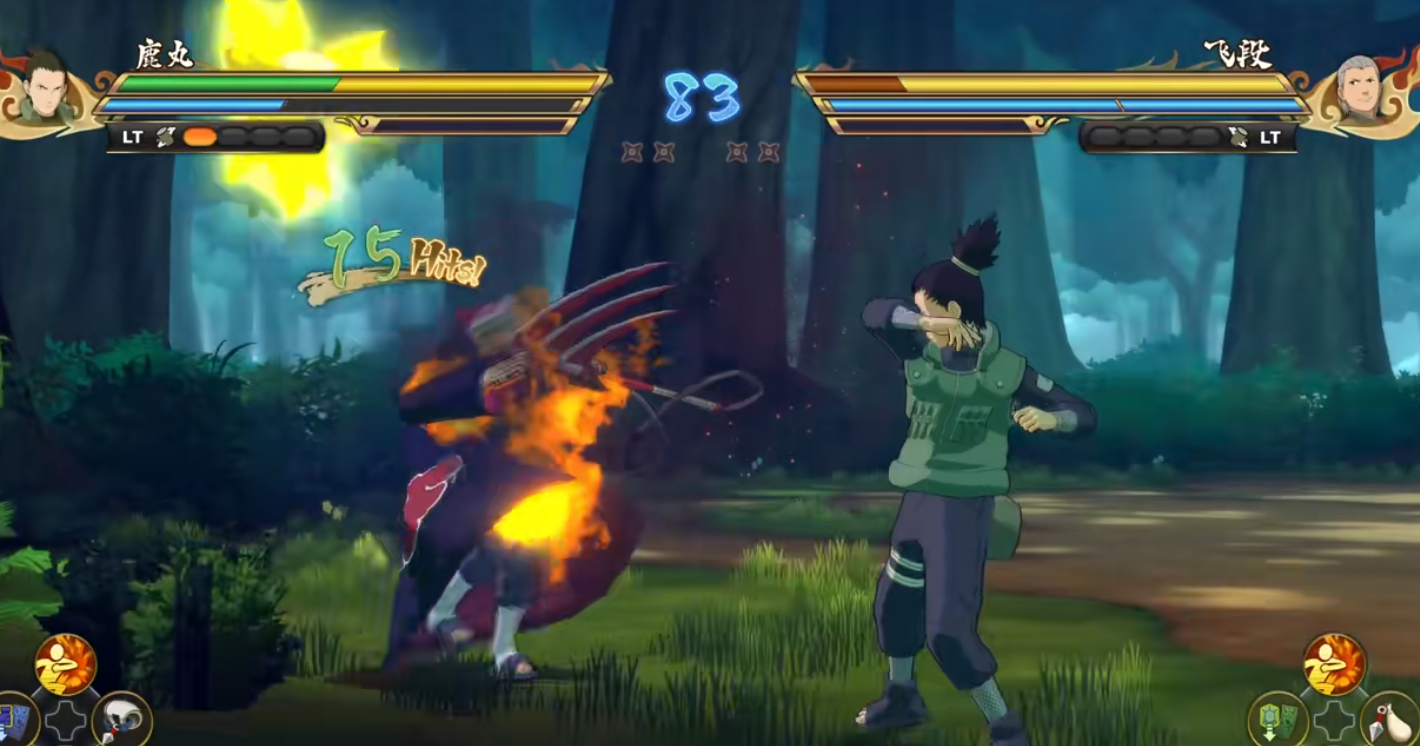Use Hidan's fiery attack boost item
The image size is (1420, 746).
click(1334, 664)
